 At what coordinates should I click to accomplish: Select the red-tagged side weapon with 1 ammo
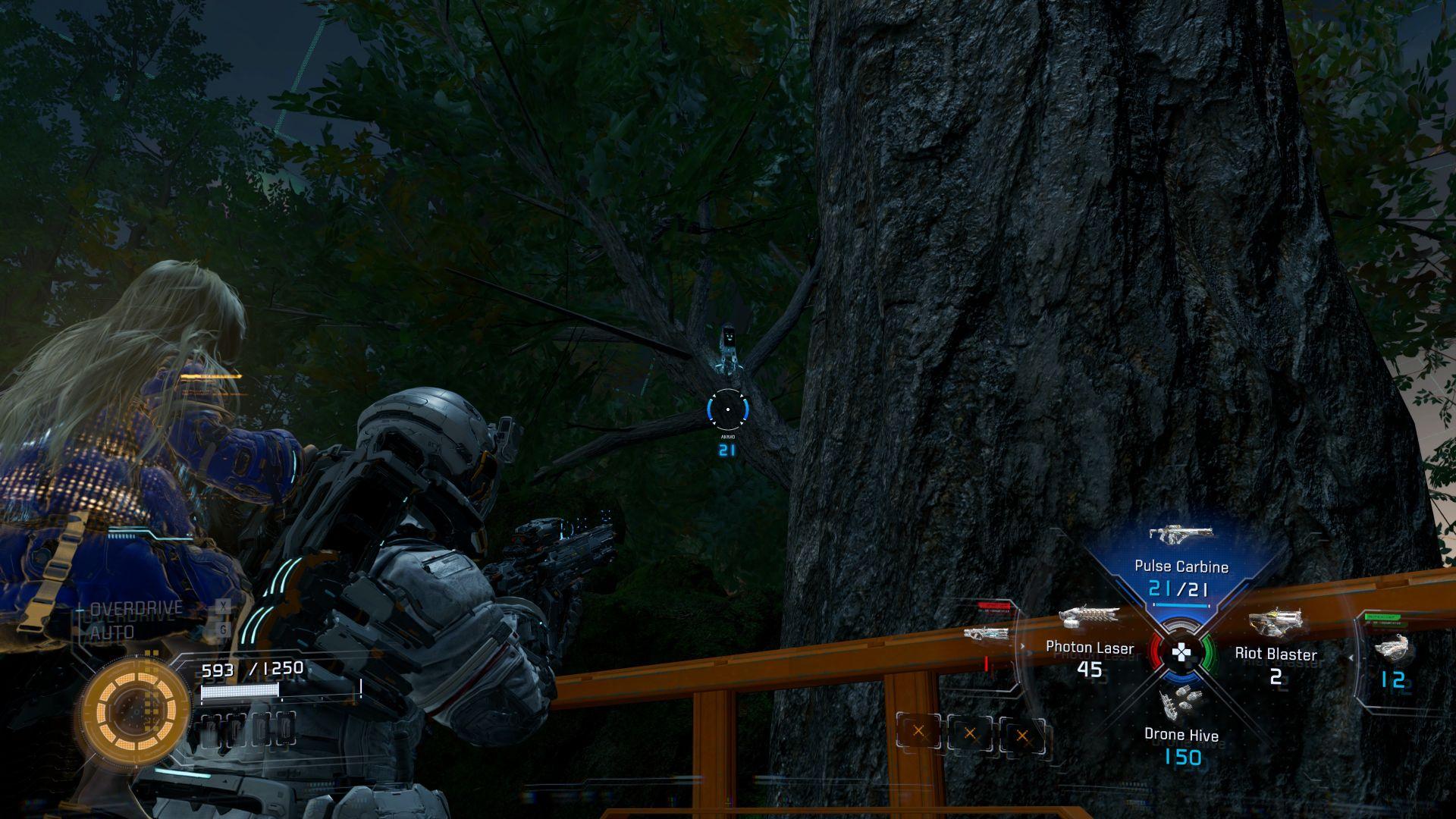pos(987,643)
